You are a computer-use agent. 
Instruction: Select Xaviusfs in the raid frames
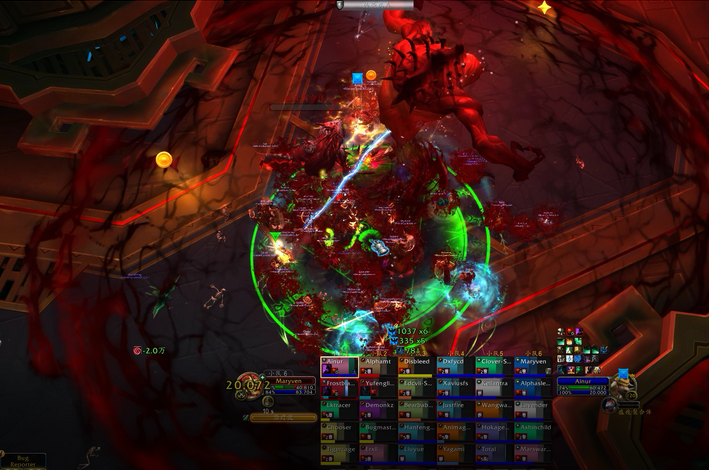tap(455, 388)
